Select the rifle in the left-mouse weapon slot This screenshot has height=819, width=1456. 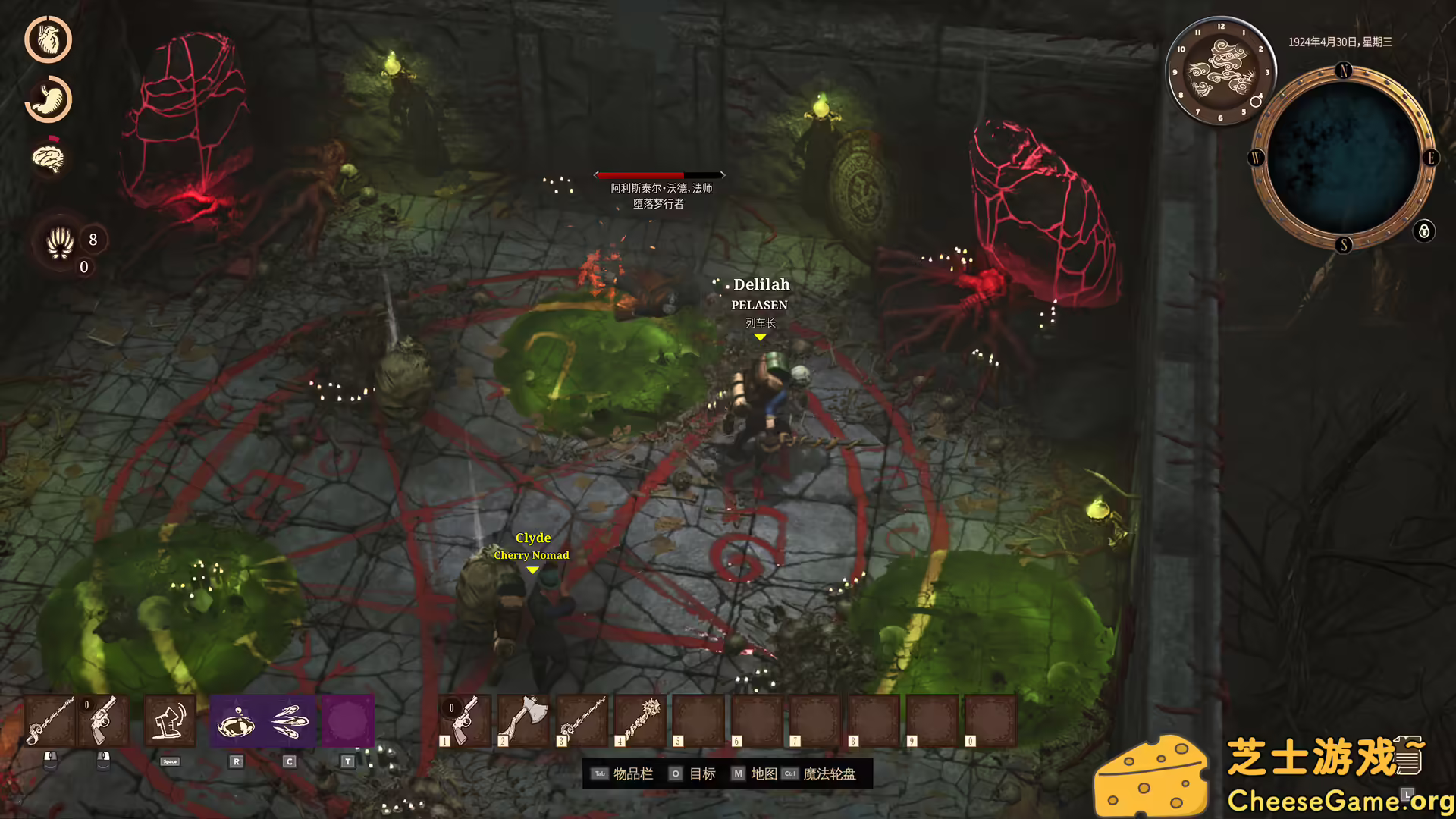[52, 720]
